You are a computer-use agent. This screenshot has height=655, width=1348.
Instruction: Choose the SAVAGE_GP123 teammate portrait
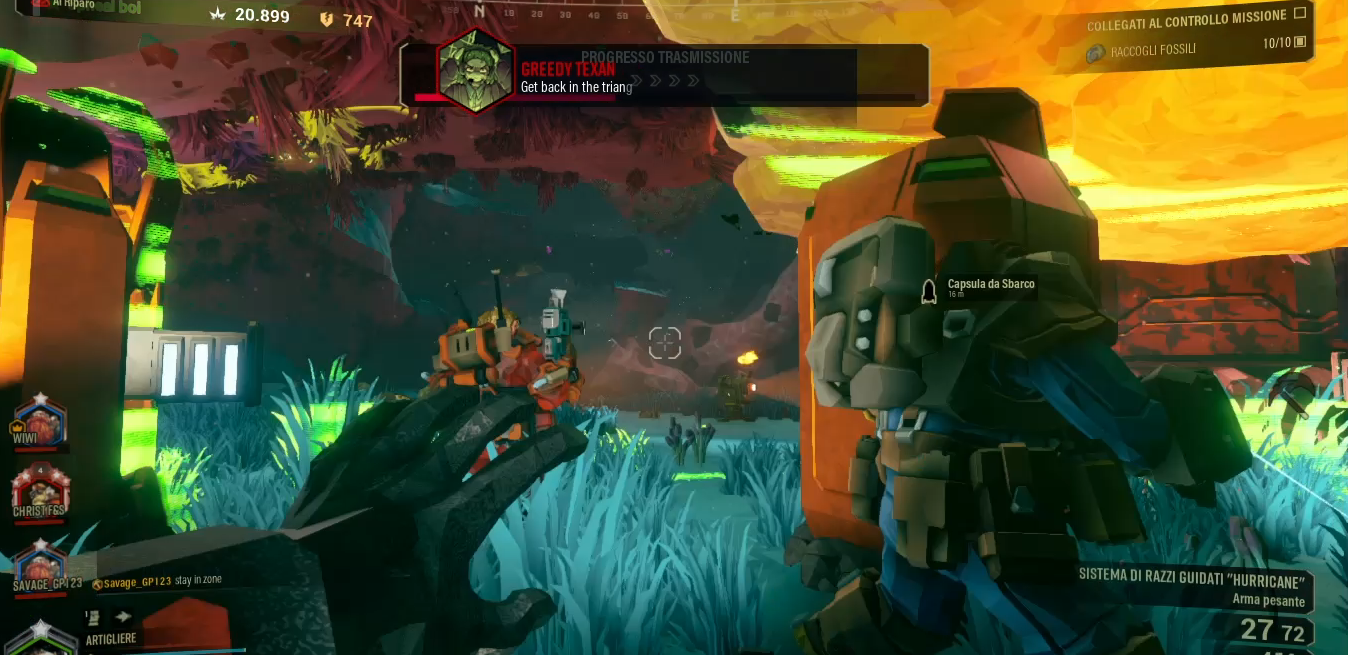point(41,562)
